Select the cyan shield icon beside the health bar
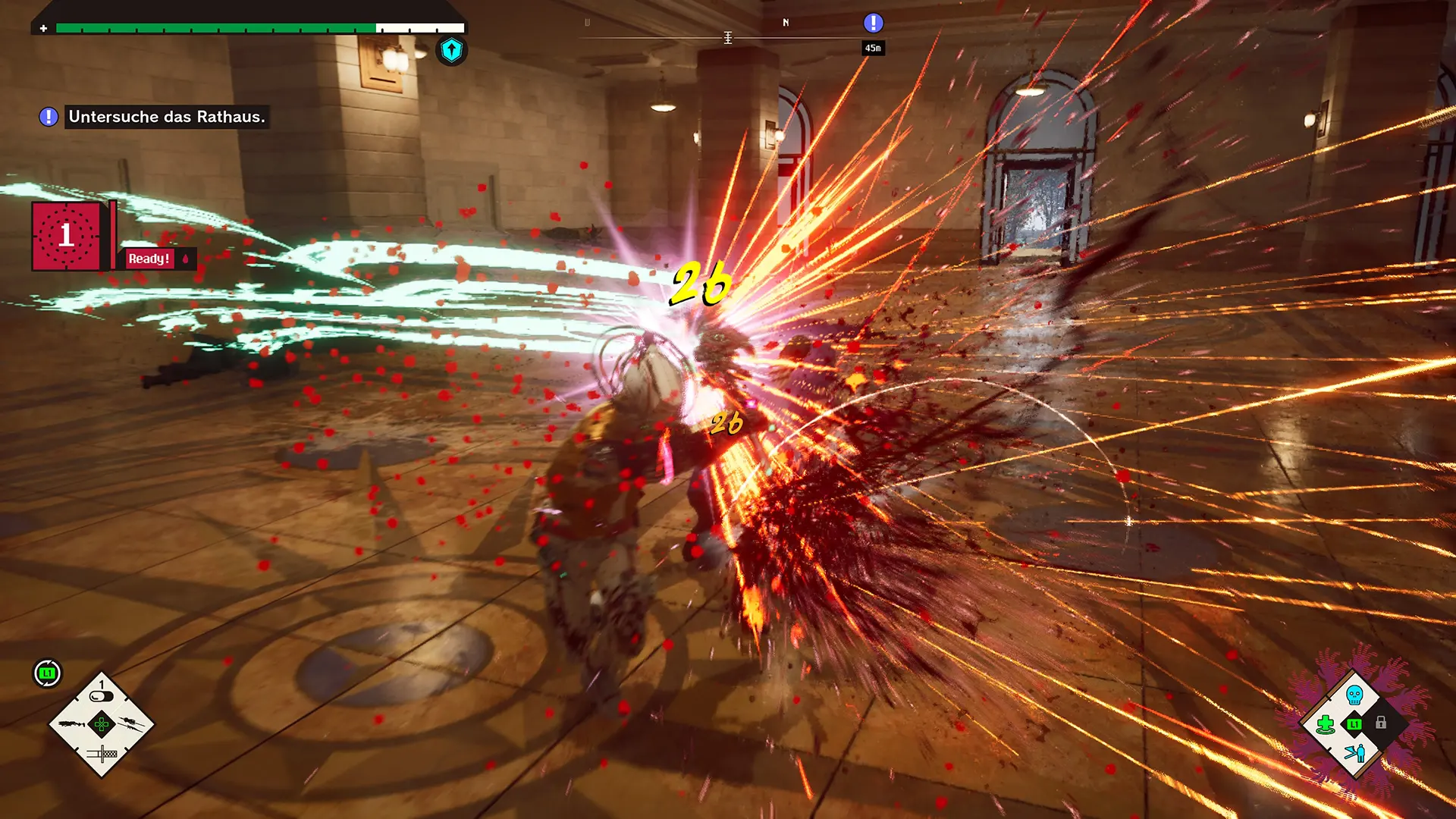 pos(451,51)
